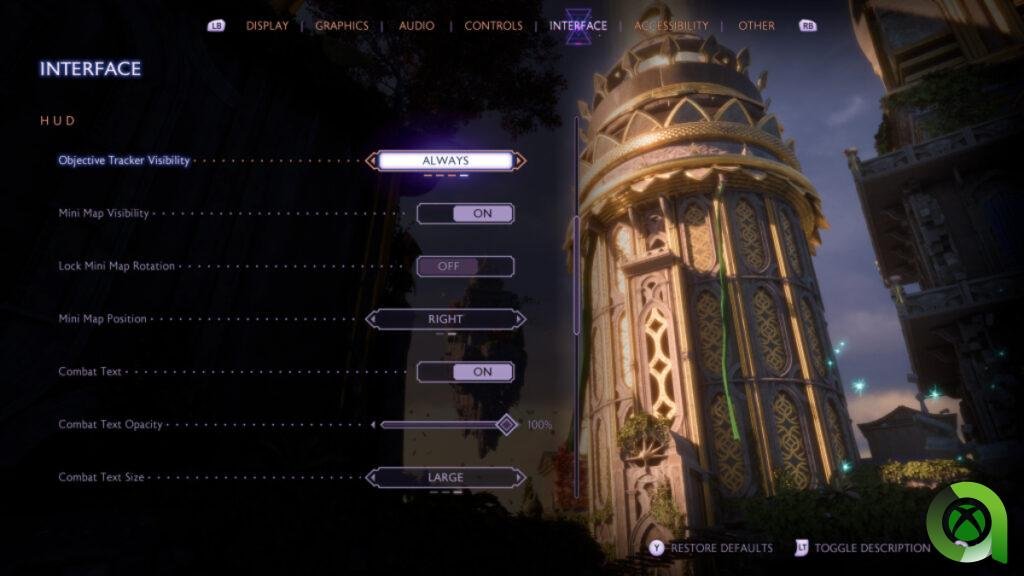Image resolution: width=1024 pixels, height=576 pixels.
Task: Toggle Lock Mini Map Rotation on
Action: click(465, 266)
